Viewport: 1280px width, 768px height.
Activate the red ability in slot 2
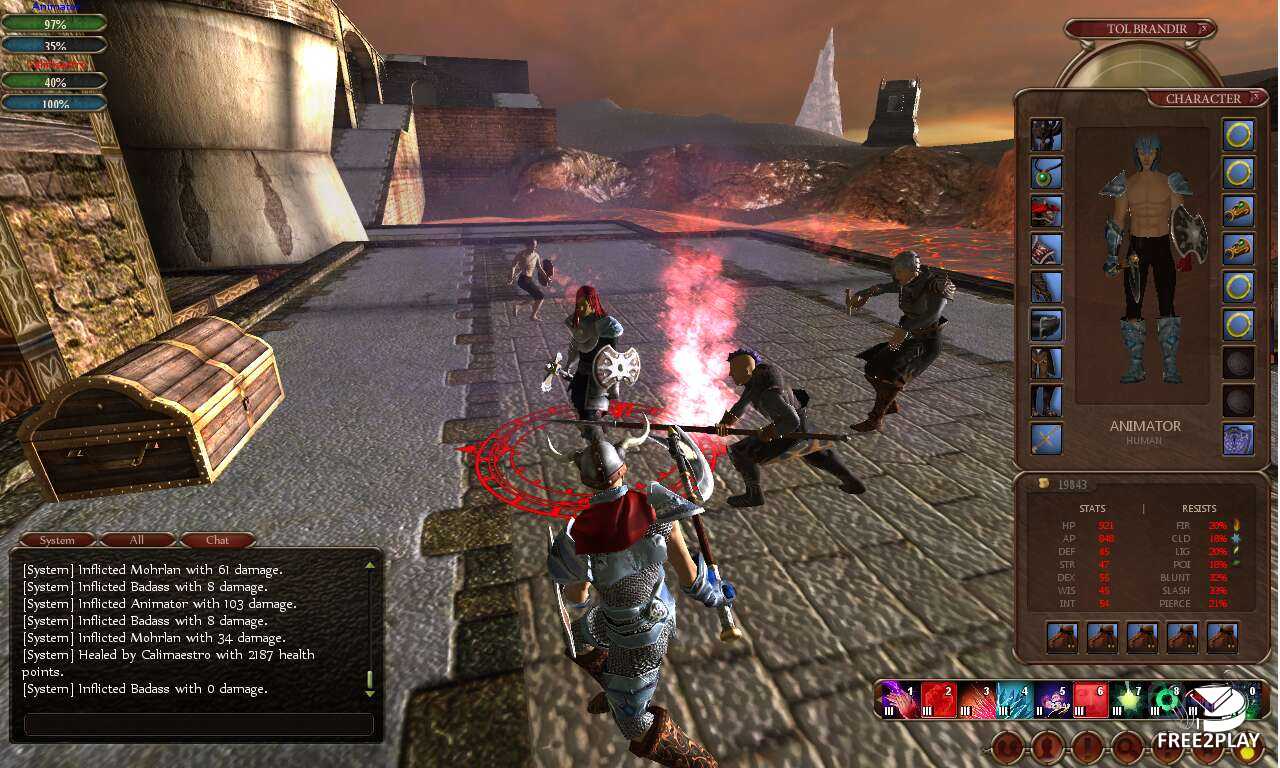coord(937,698)
